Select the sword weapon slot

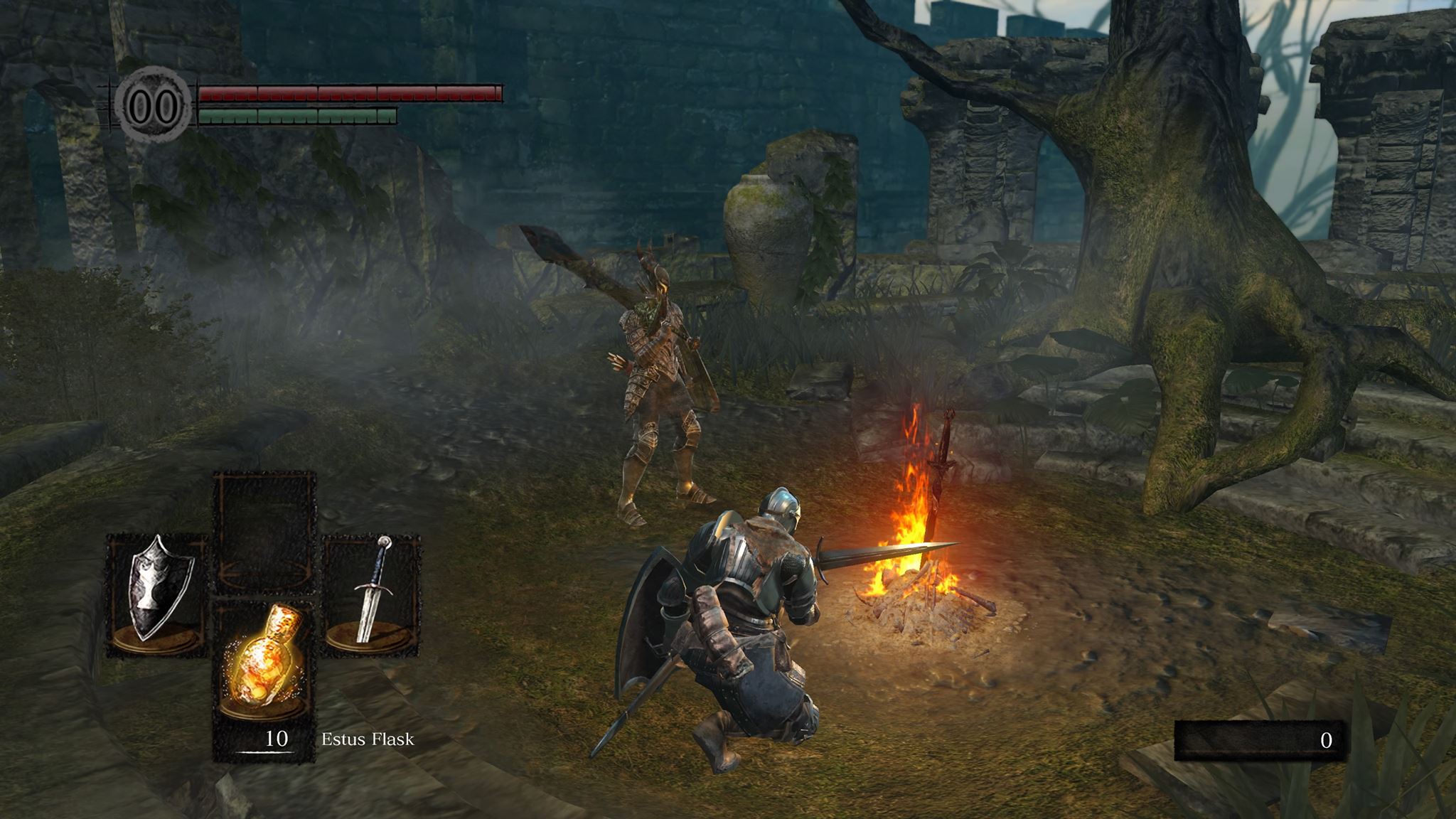pyautogui.click(x=371, y=591)
